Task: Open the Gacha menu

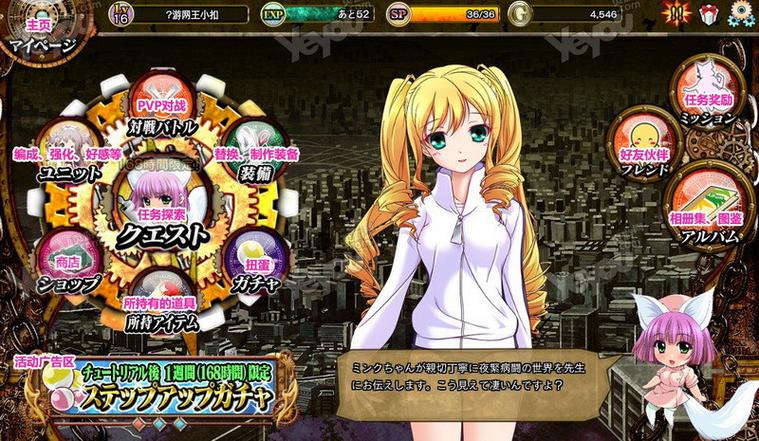Action: (x=252, y=262)
